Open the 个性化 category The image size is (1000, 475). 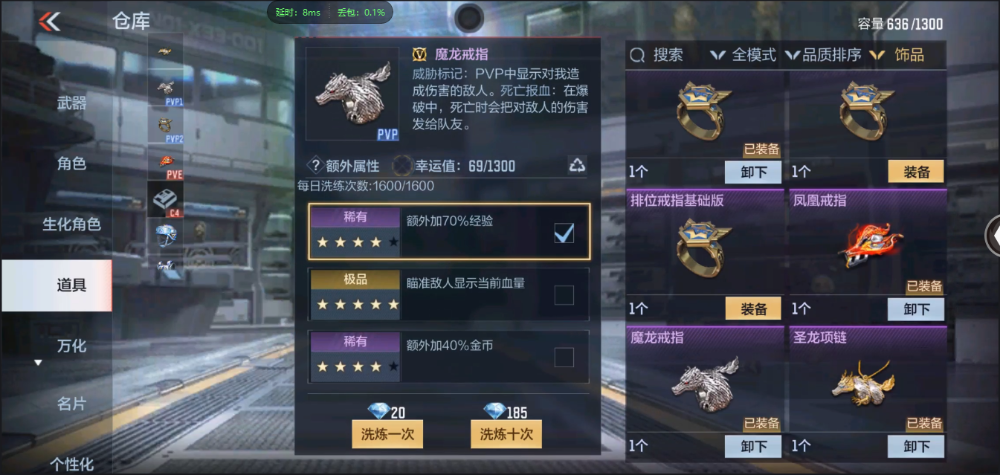71,463
